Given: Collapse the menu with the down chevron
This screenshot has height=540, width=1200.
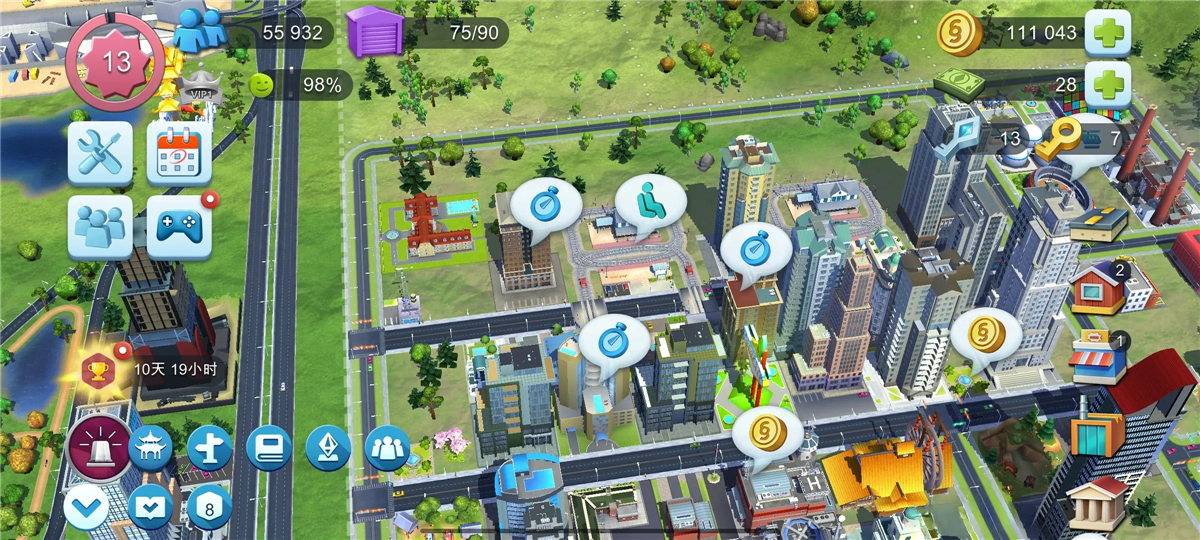Looking at the screenshot, I should point(86,509).
